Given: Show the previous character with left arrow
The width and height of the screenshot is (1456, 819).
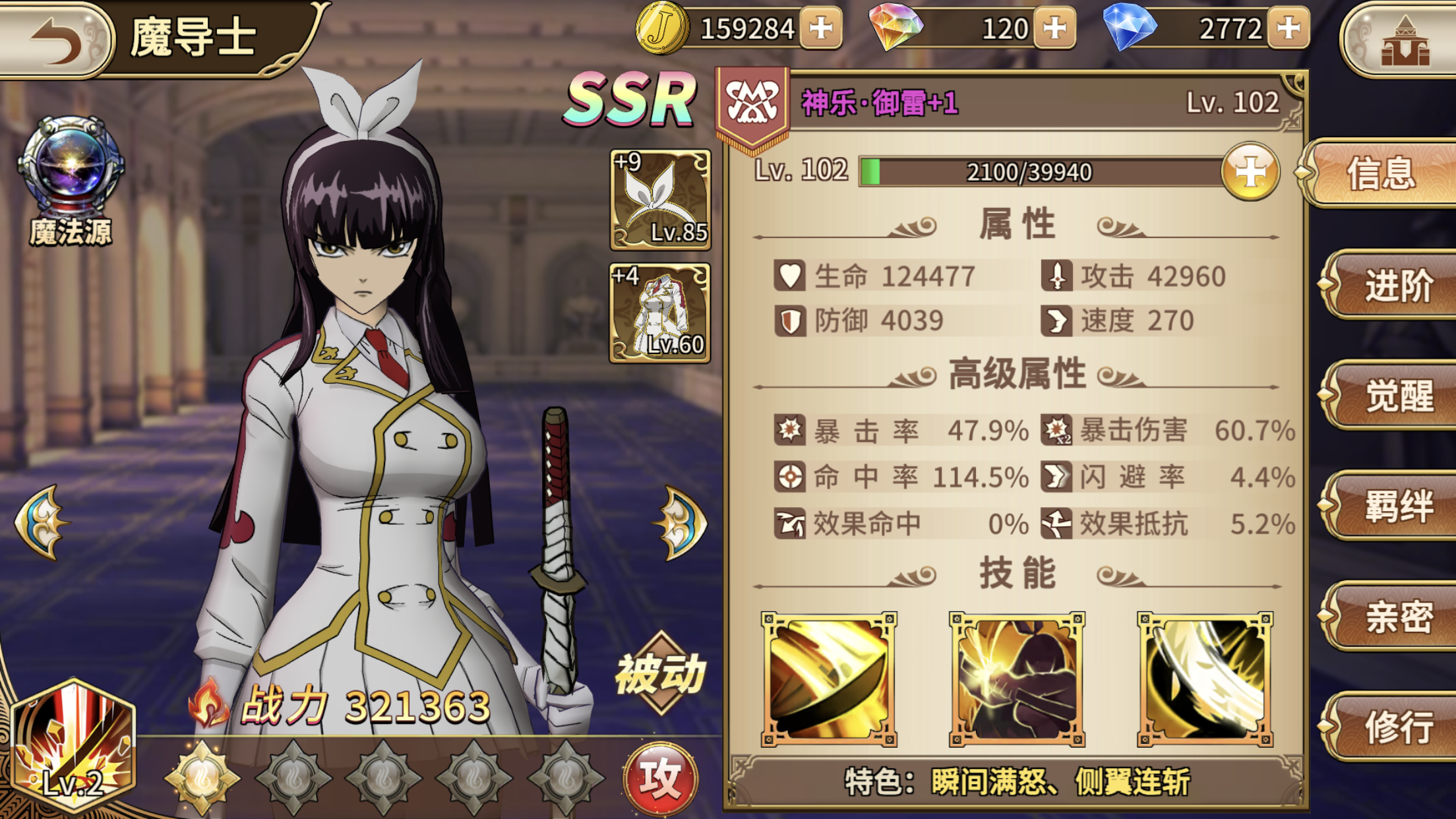Looking at the screenshot, I should [x=41, y=522].
